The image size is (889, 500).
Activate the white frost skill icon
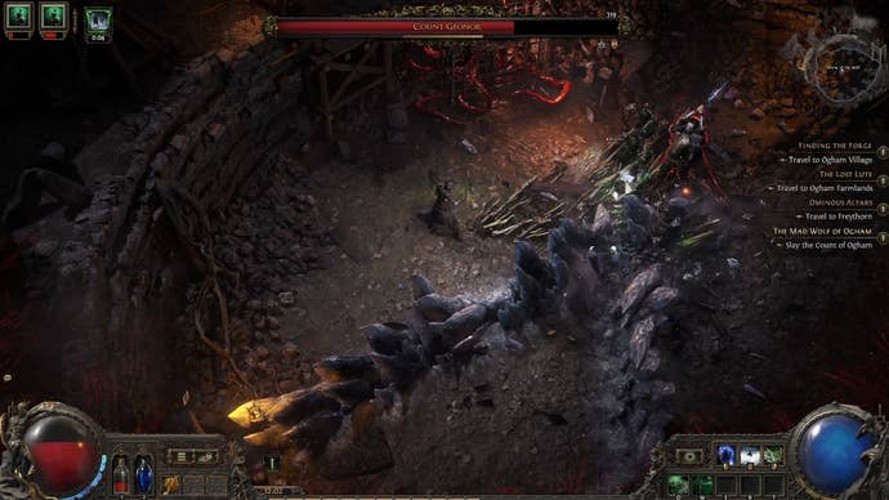click(x=750, y=456)
